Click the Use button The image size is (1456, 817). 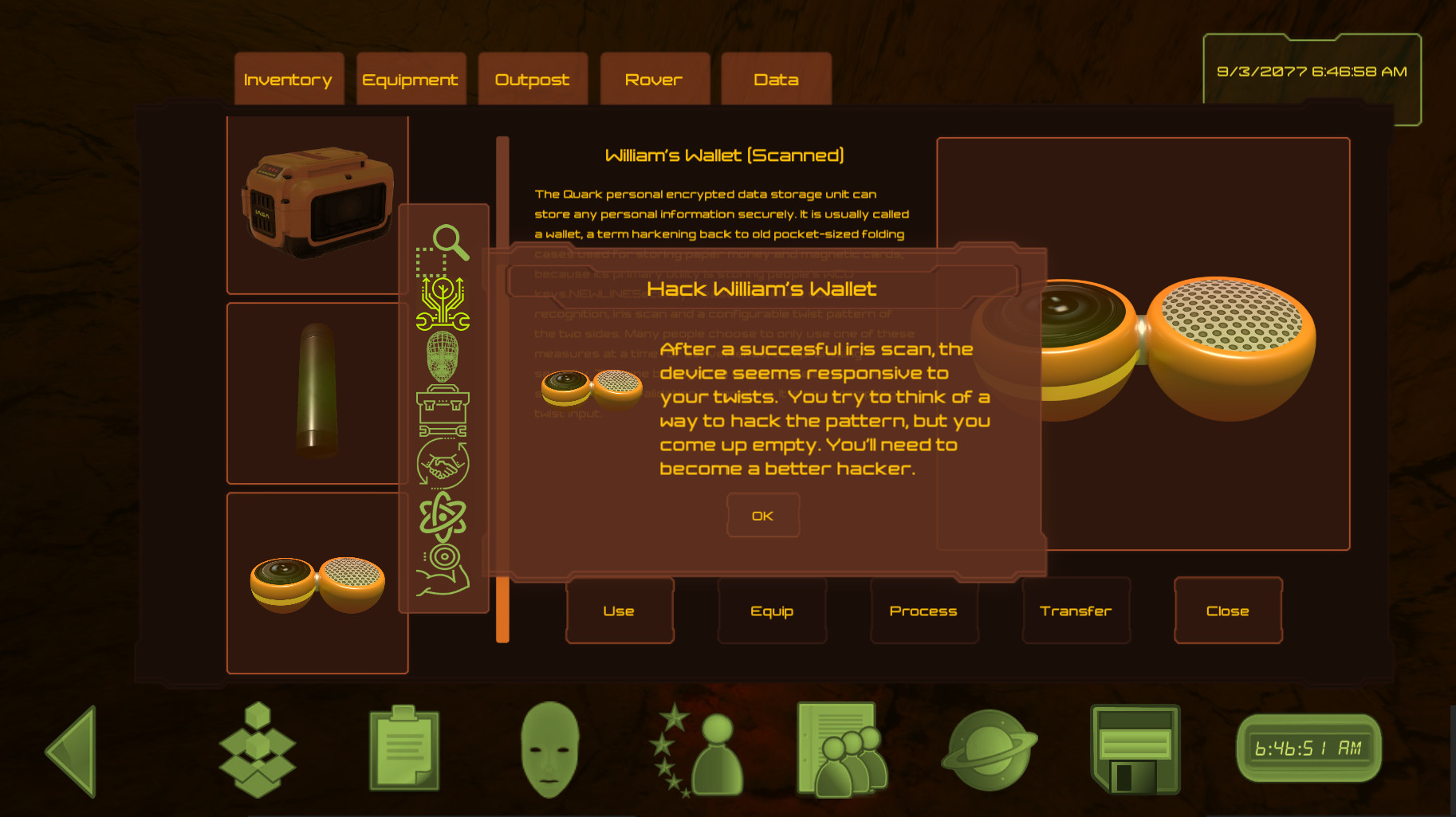(x=619, y=611)
